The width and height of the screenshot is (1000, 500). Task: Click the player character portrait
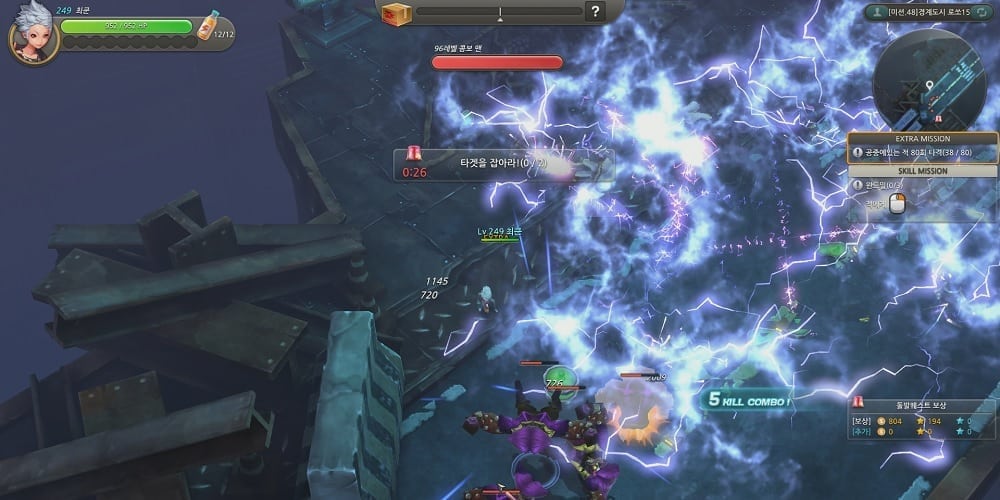[33, 36]
